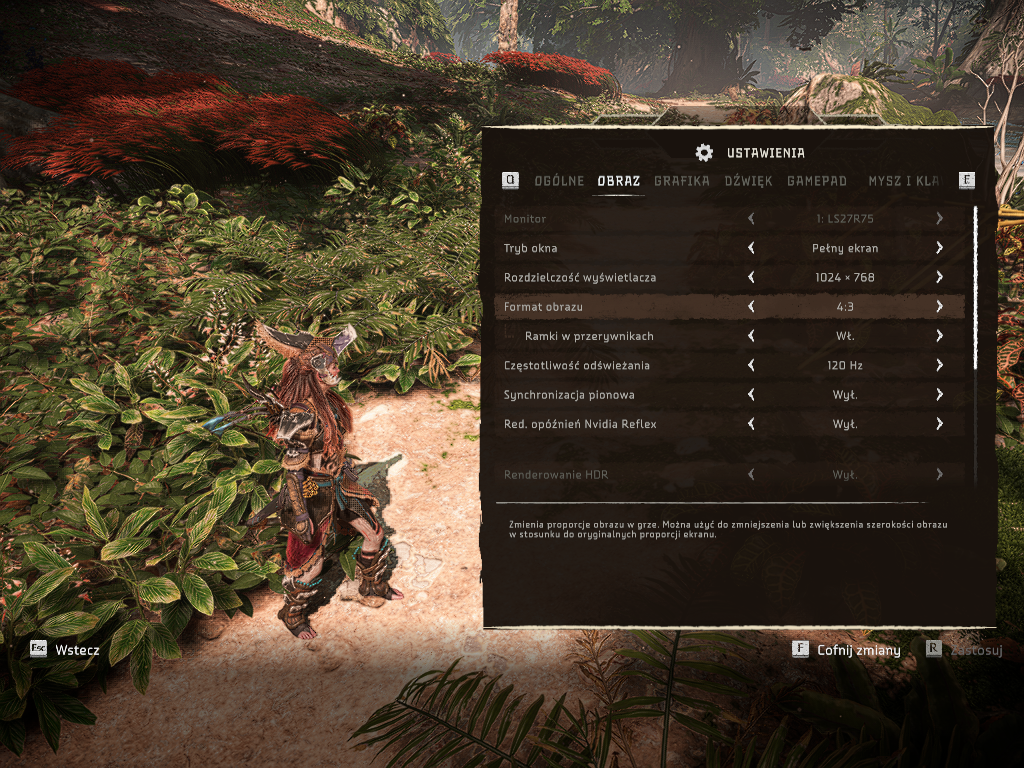The image size is (1024, 768).
Task: Decrease Rozdzielczość wyświetlacza with left arrow
Action: (751, 277)
